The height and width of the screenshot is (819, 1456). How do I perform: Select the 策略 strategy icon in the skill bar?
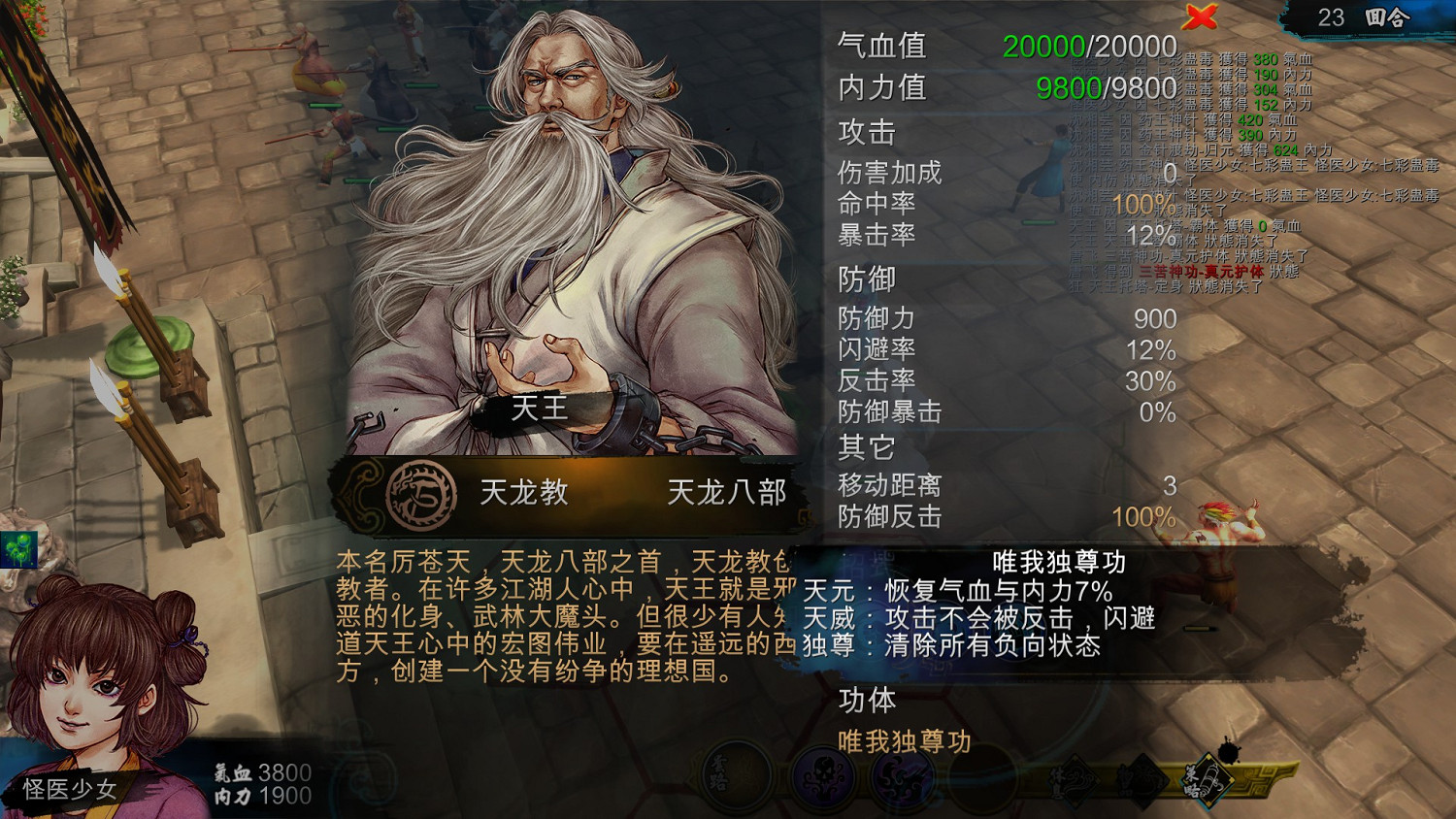(1208, 781)
